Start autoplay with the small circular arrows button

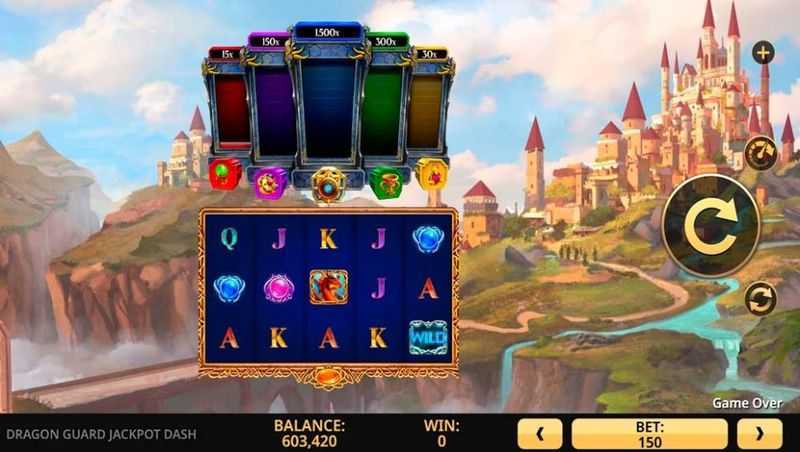(761, 299)
